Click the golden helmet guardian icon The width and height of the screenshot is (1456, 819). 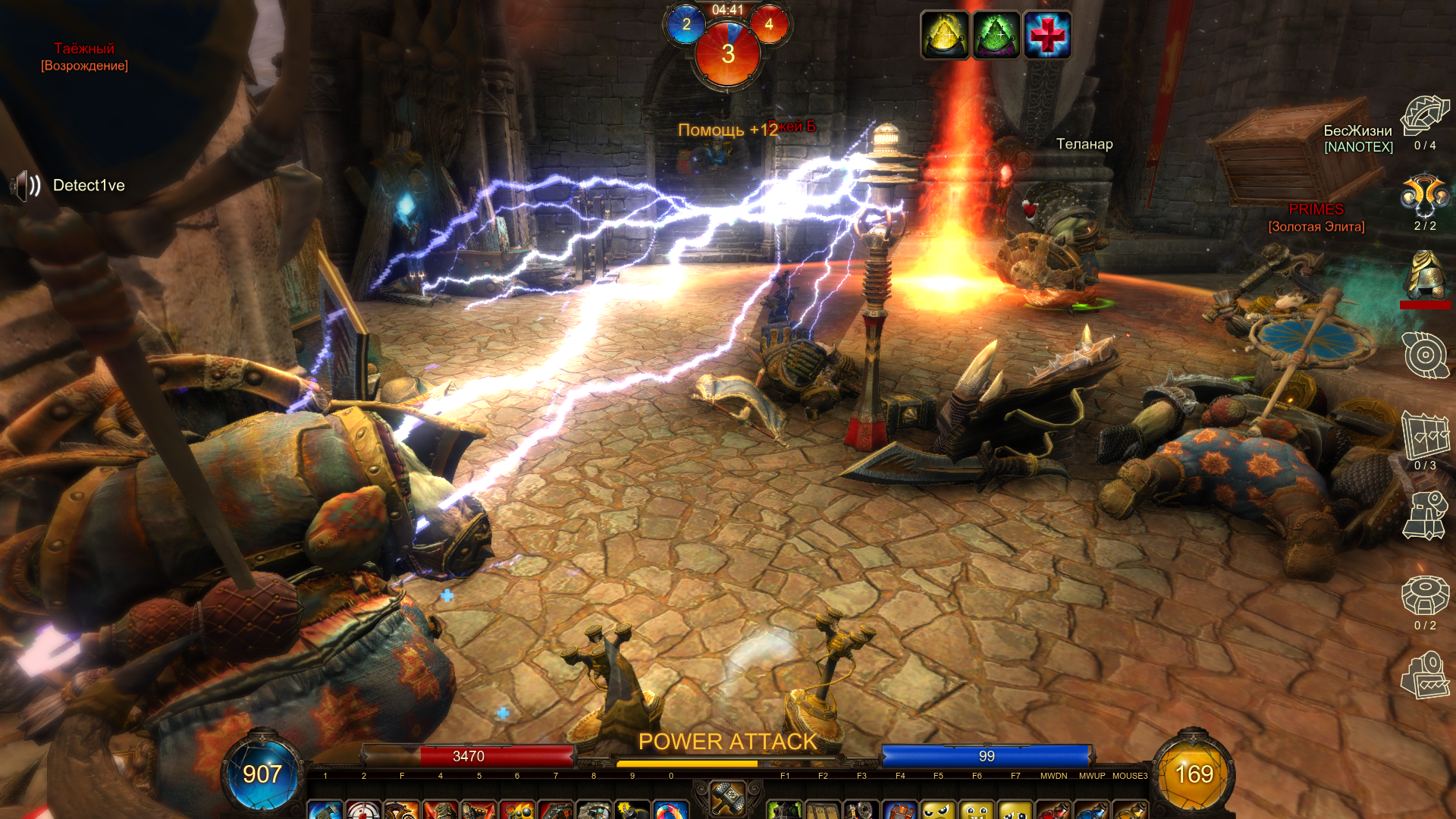tap(1425, 276)
